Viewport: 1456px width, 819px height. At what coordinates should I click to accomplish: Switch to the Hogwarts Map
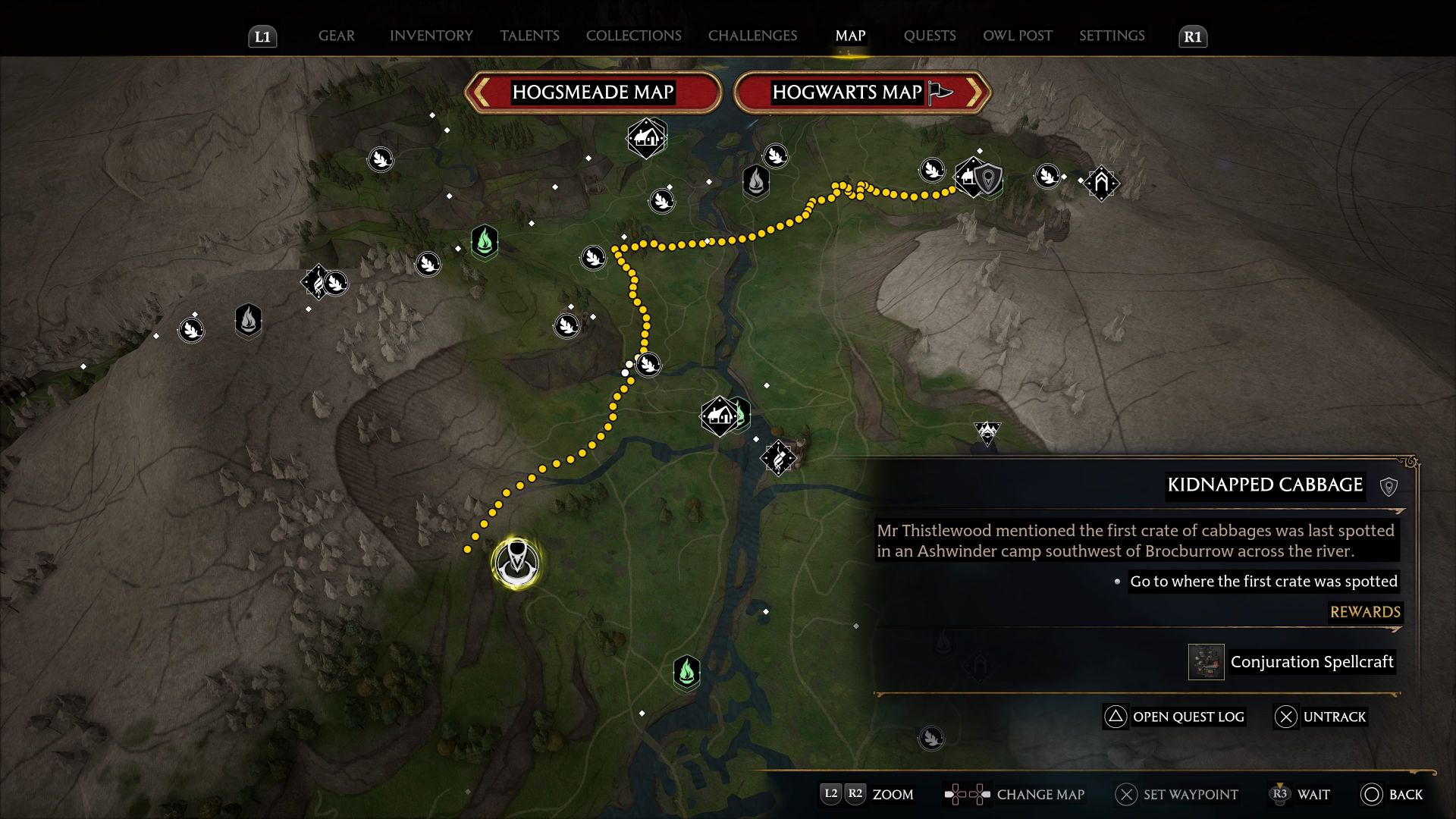(861, 93)
